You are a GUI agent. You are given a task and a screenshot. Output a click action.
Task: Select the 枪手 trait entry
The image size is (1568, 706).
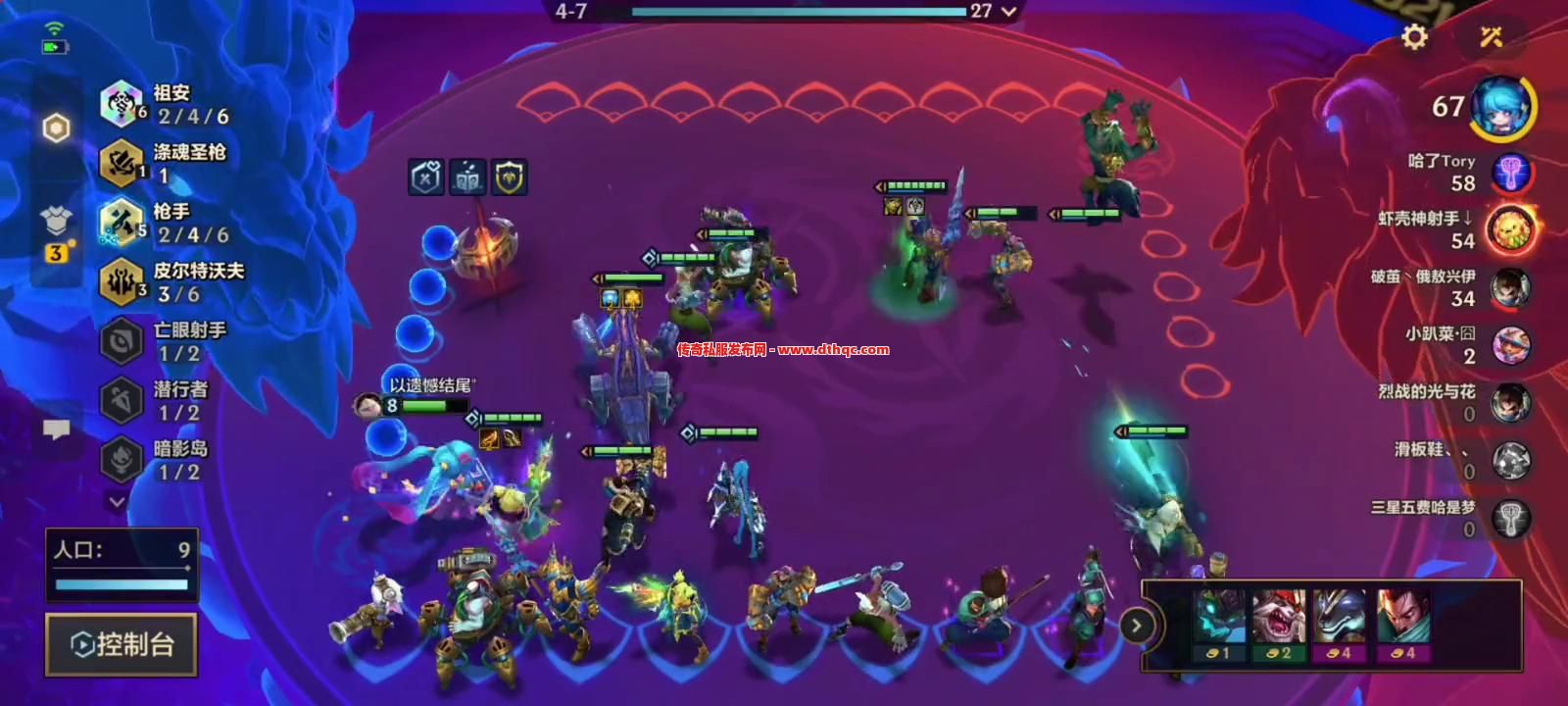click(167, 223)
